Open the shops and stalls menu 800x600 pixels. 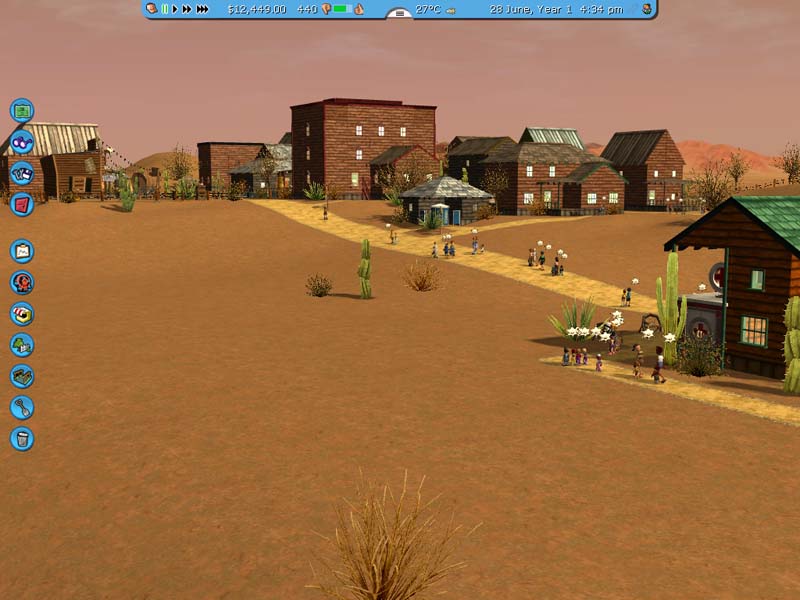point(22,313)
